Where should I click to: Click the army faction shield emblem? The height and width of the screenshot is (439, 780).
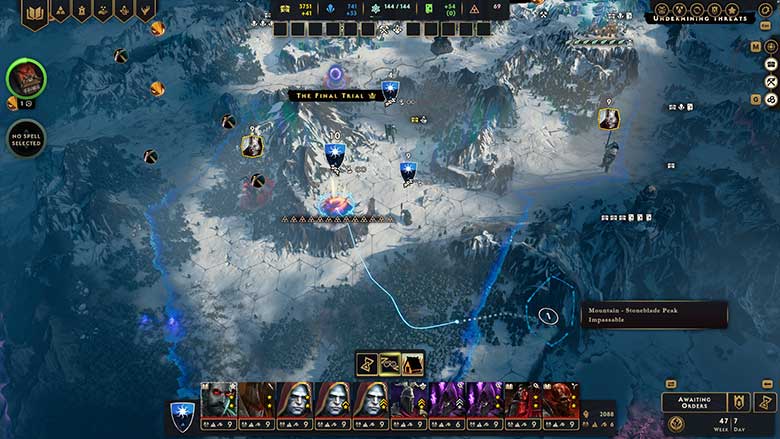[x=182, y=410]
